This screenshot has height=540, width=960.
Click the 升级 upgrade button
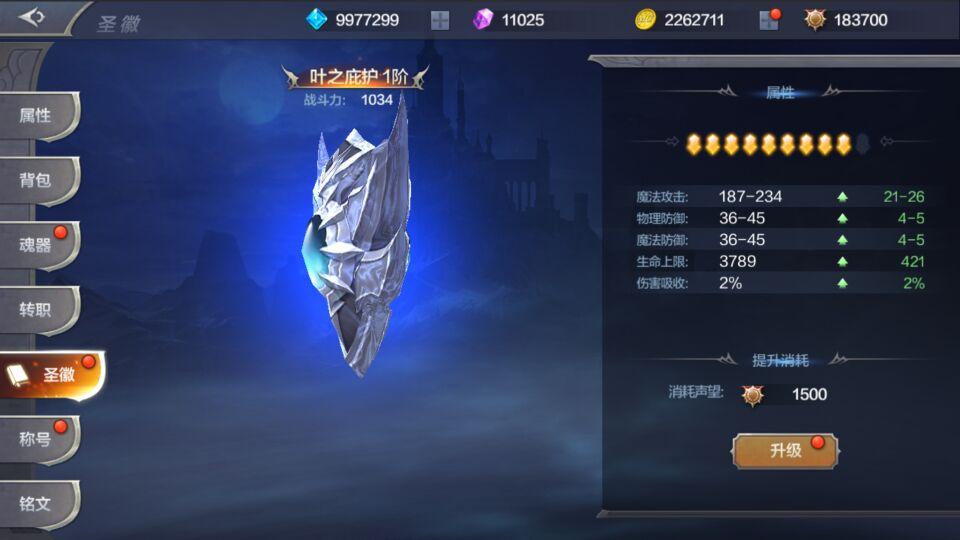click(x=785, y=450)
